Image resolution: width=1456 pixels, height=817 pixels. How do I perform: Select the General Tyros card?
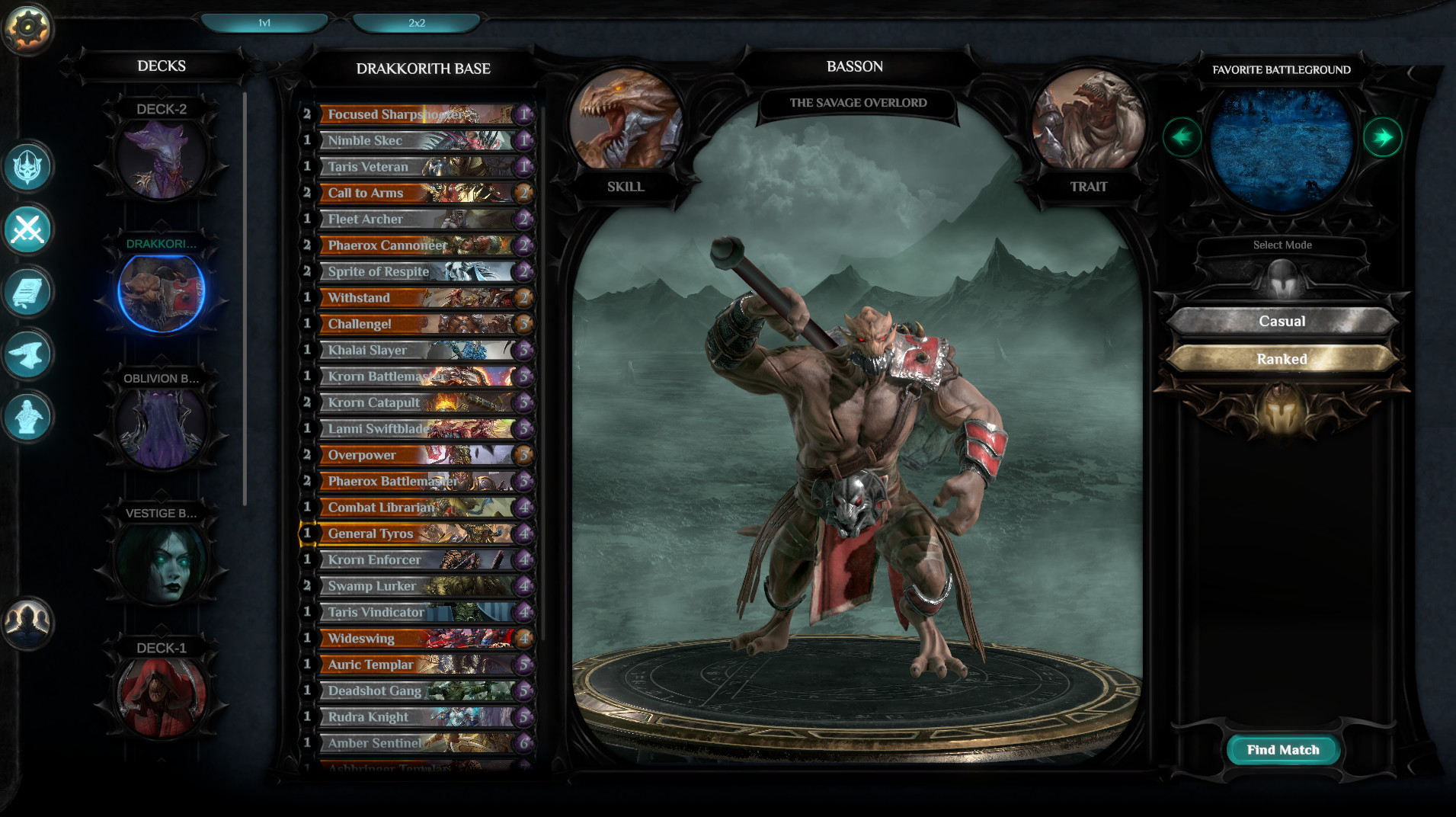click(418, 533)
